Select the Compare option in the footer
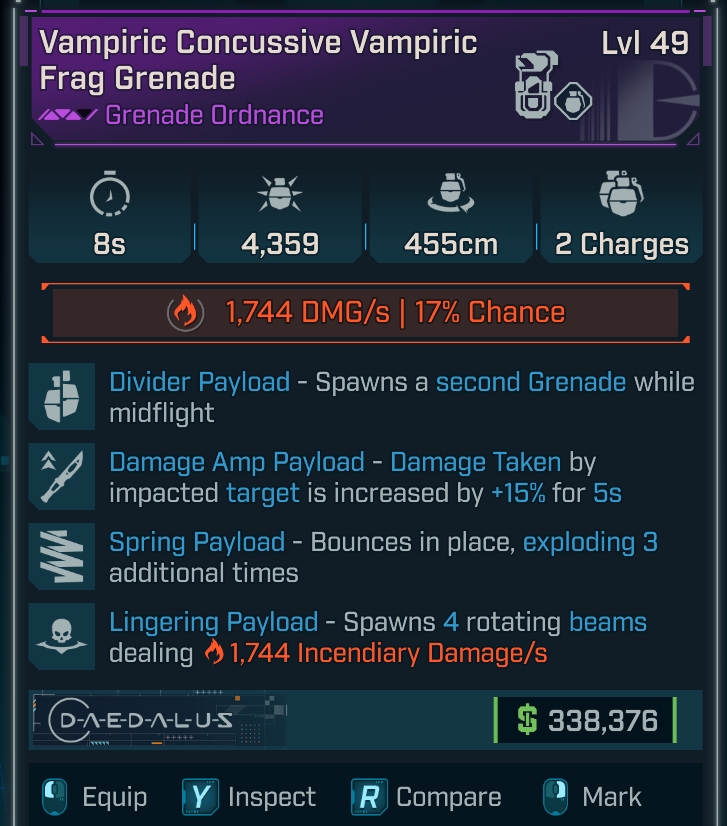The width and height of the screenshot is (727, 826). [426, 797]
